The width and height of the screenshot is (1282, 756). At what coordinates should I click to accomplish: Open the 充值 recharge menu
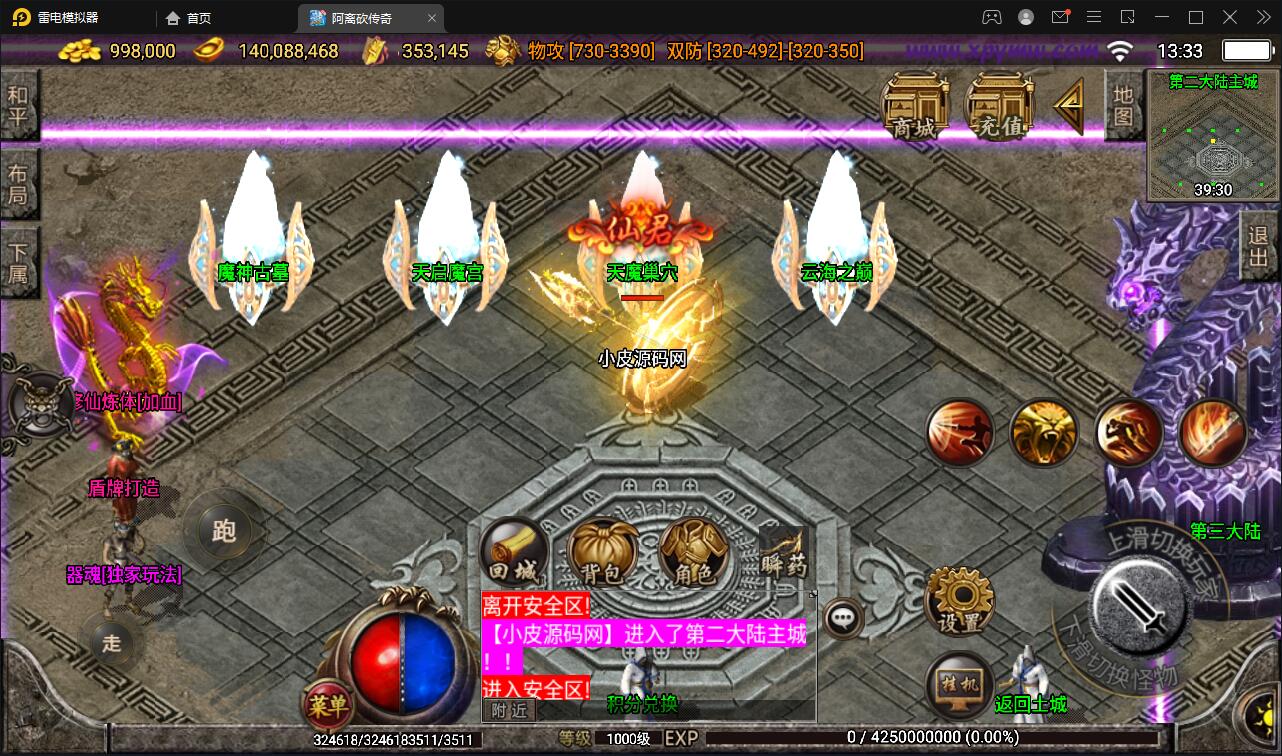click(x=999, y=105)
